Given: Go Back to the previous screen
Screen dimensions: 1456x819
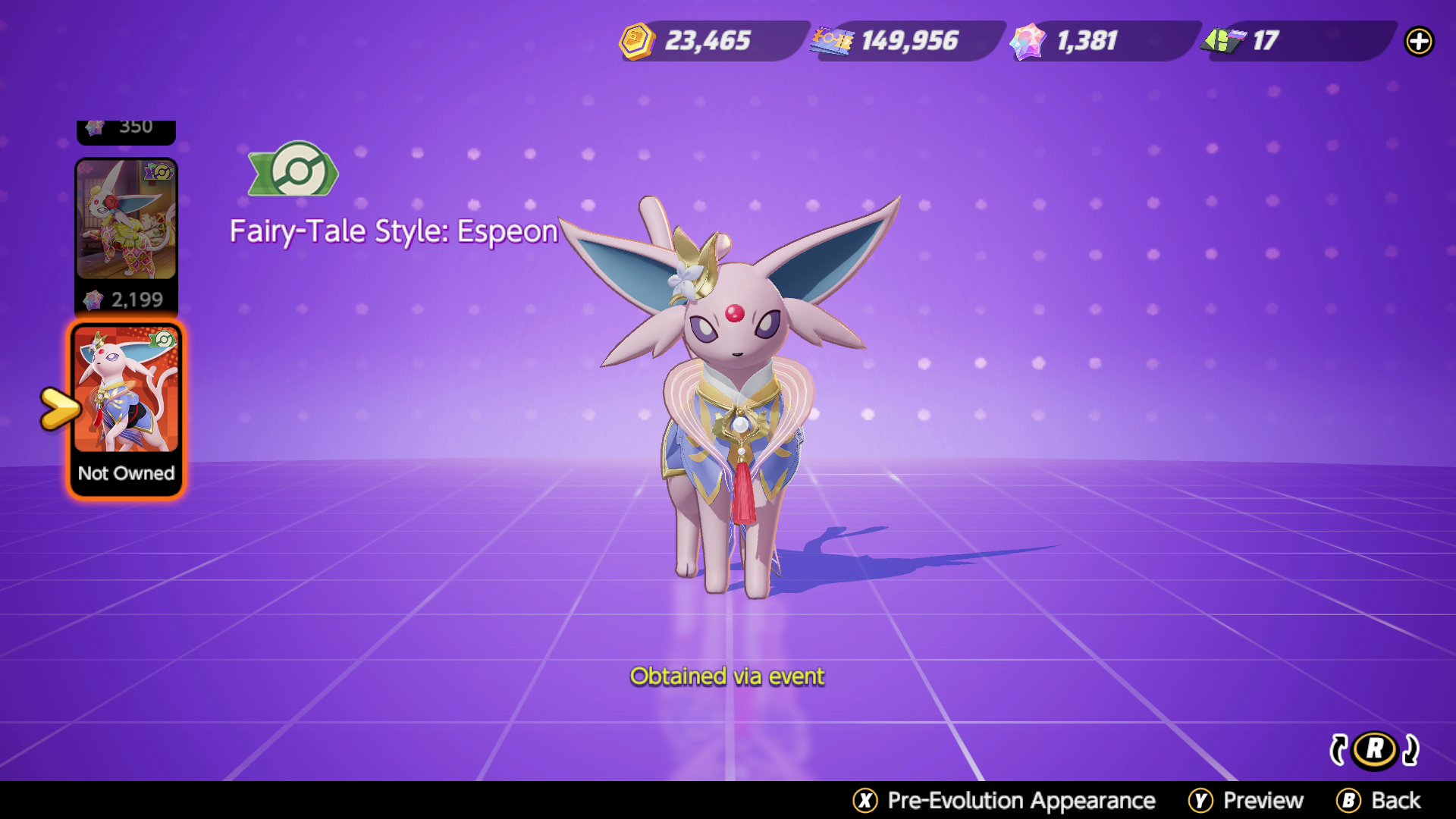Looking at the screenshot, I should pyautogui.click(x=1379, y=800).
